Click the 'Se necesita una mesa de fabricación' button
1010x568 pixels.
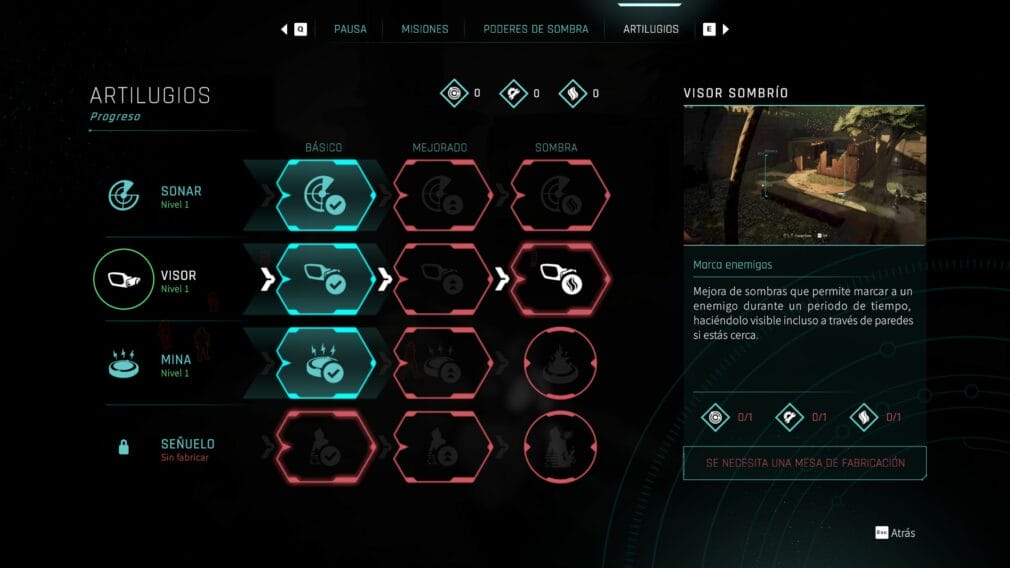[x=804, y=463]
